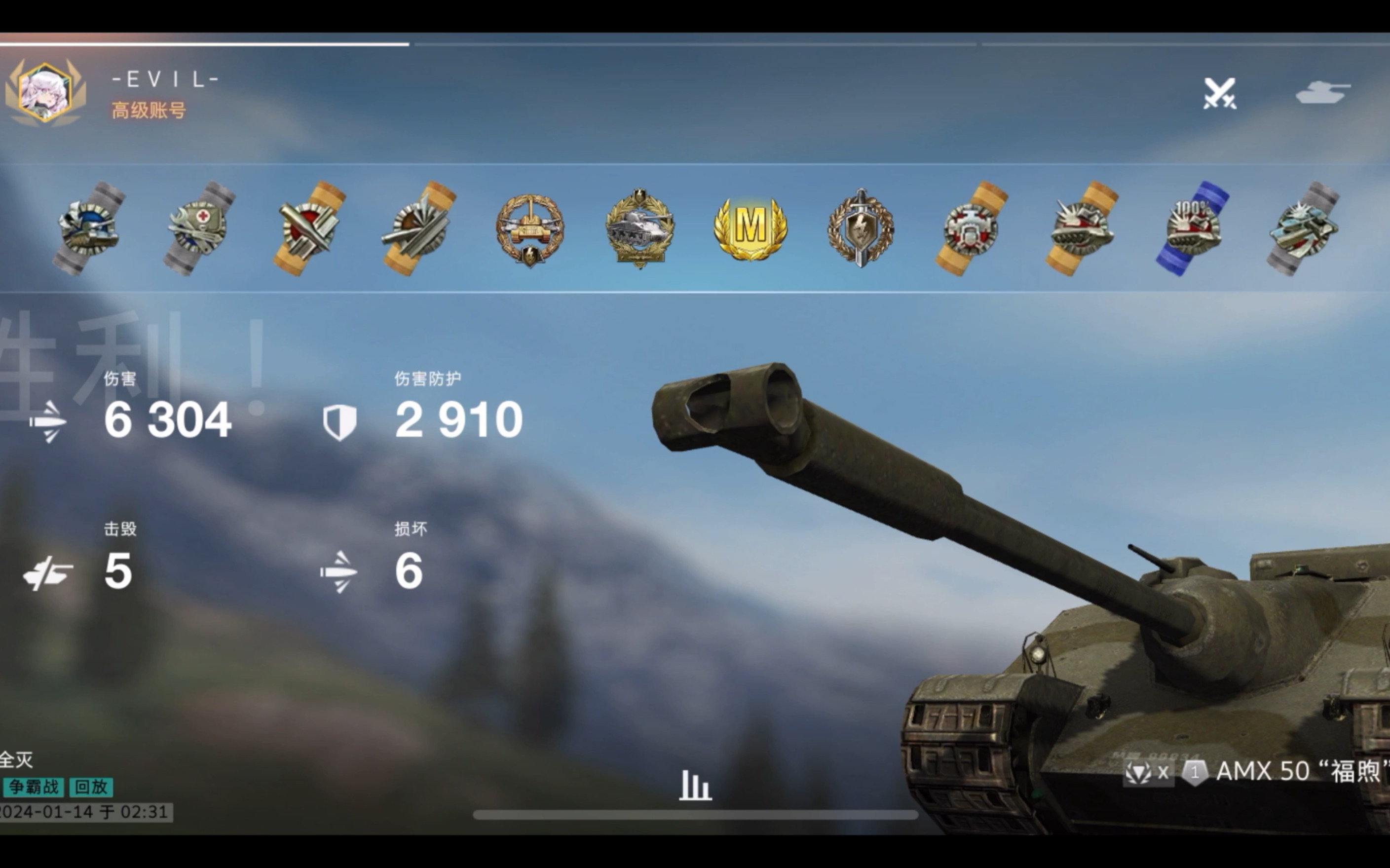Select the gold M mastery badge

750,228
